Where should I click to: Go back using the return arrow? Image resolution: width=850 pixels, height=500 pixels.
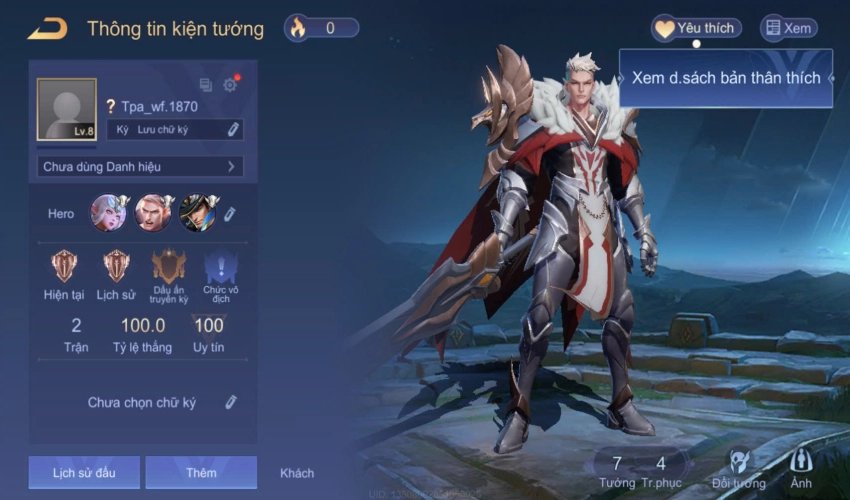pos(46,28)
